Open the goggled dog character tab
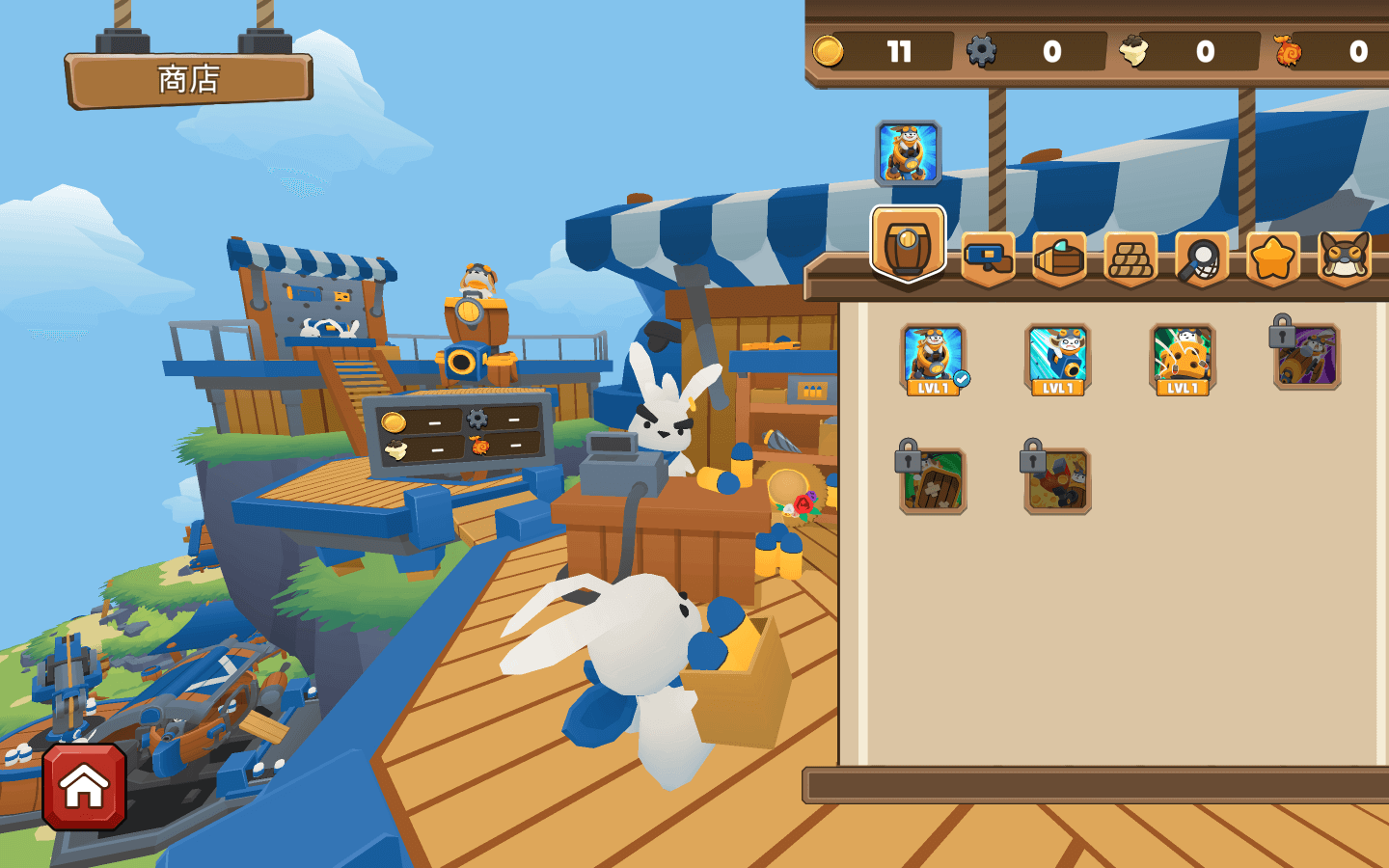Viewport: 1389px width, 868px height. click(1345, 258)
